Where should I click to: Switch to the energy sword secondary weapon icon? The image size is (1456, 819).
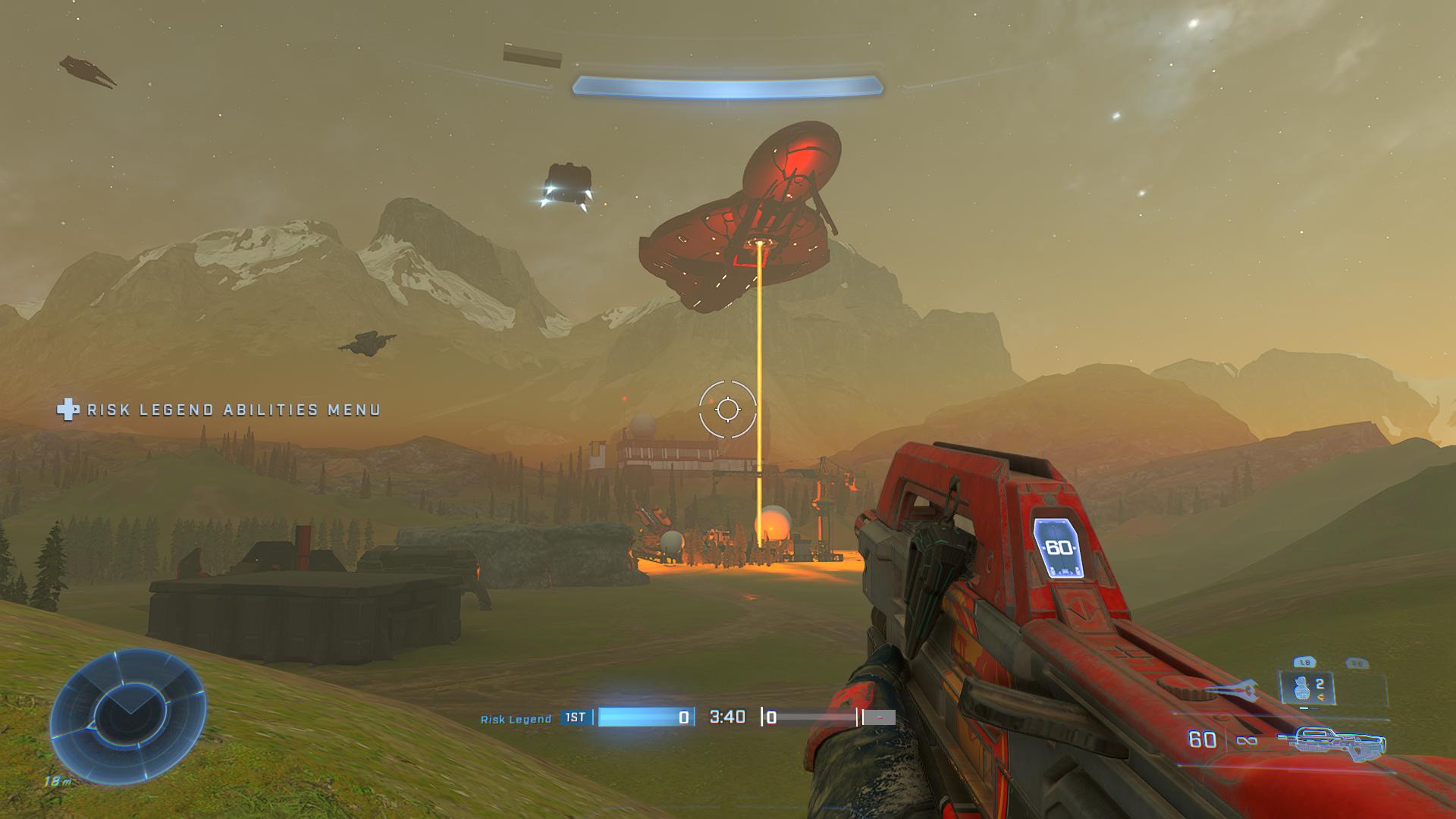click(1232, 691)
